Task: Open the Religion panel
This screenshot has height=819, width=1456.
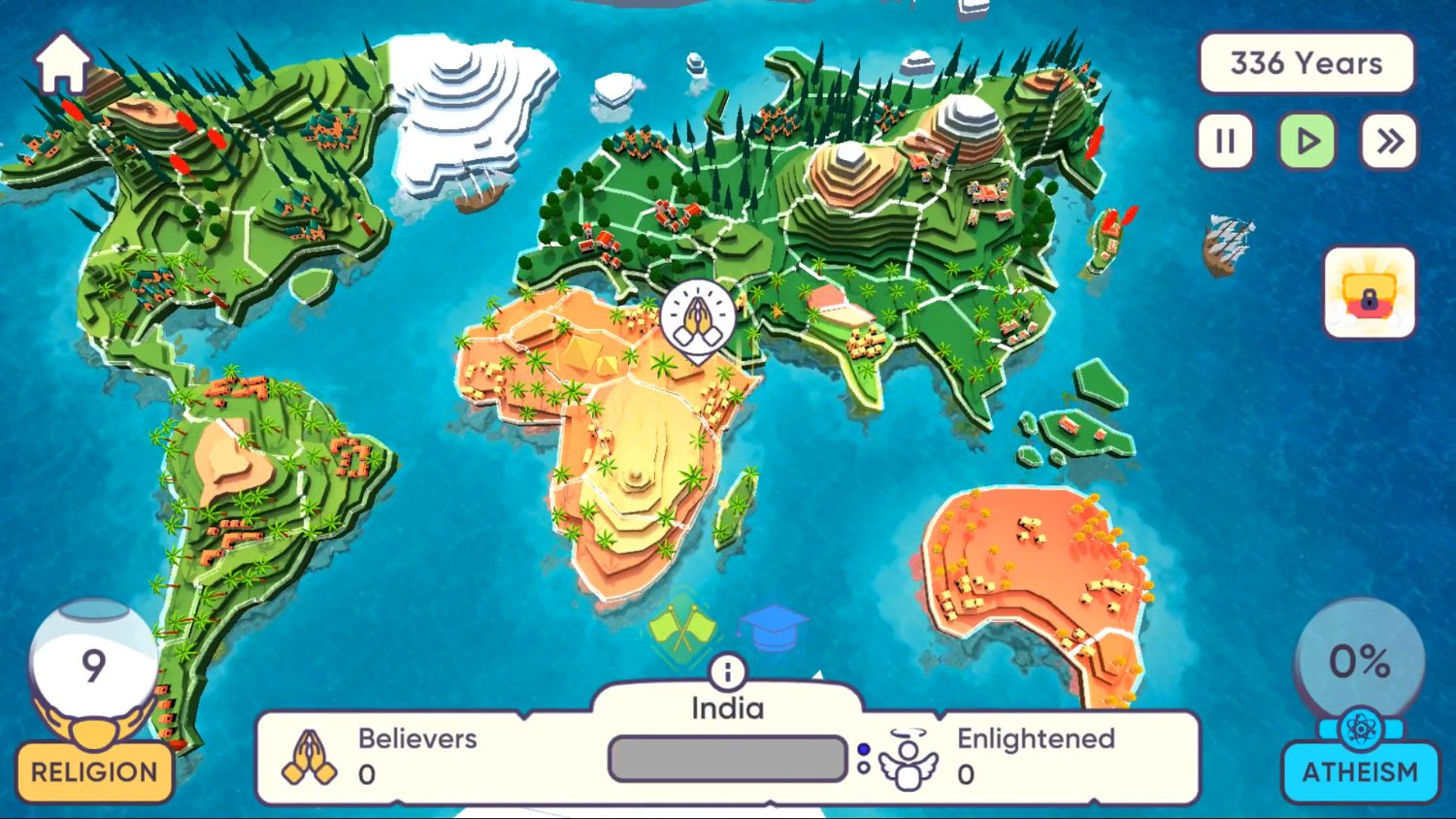Action: tap(92, 771)
